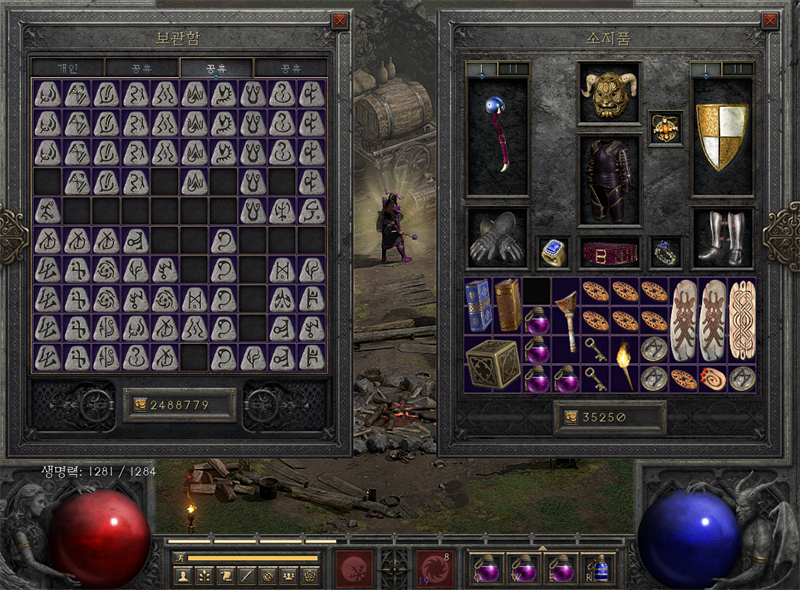Open the right skill swirl icon

(x=433, y=566)
